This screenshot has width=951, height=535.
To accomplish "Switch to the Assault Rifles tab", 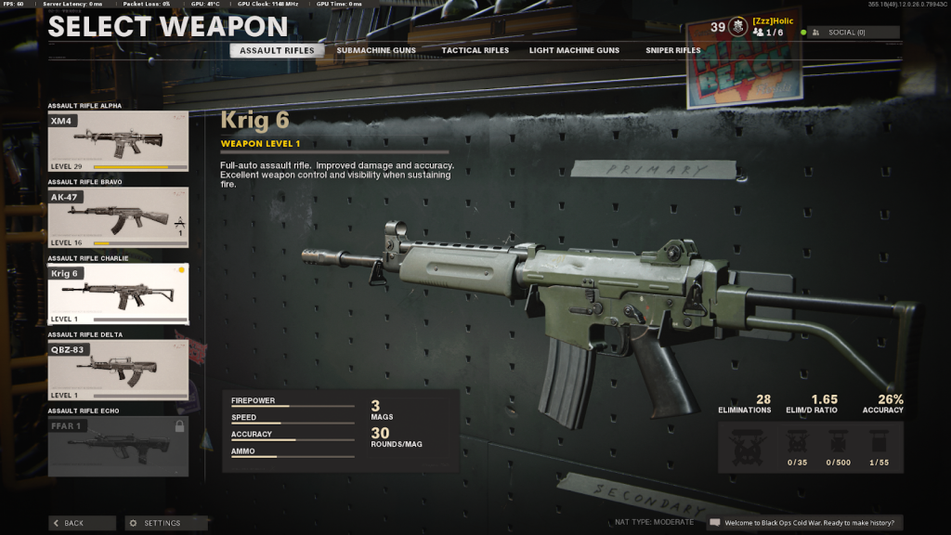I will (x=277, y=50).
